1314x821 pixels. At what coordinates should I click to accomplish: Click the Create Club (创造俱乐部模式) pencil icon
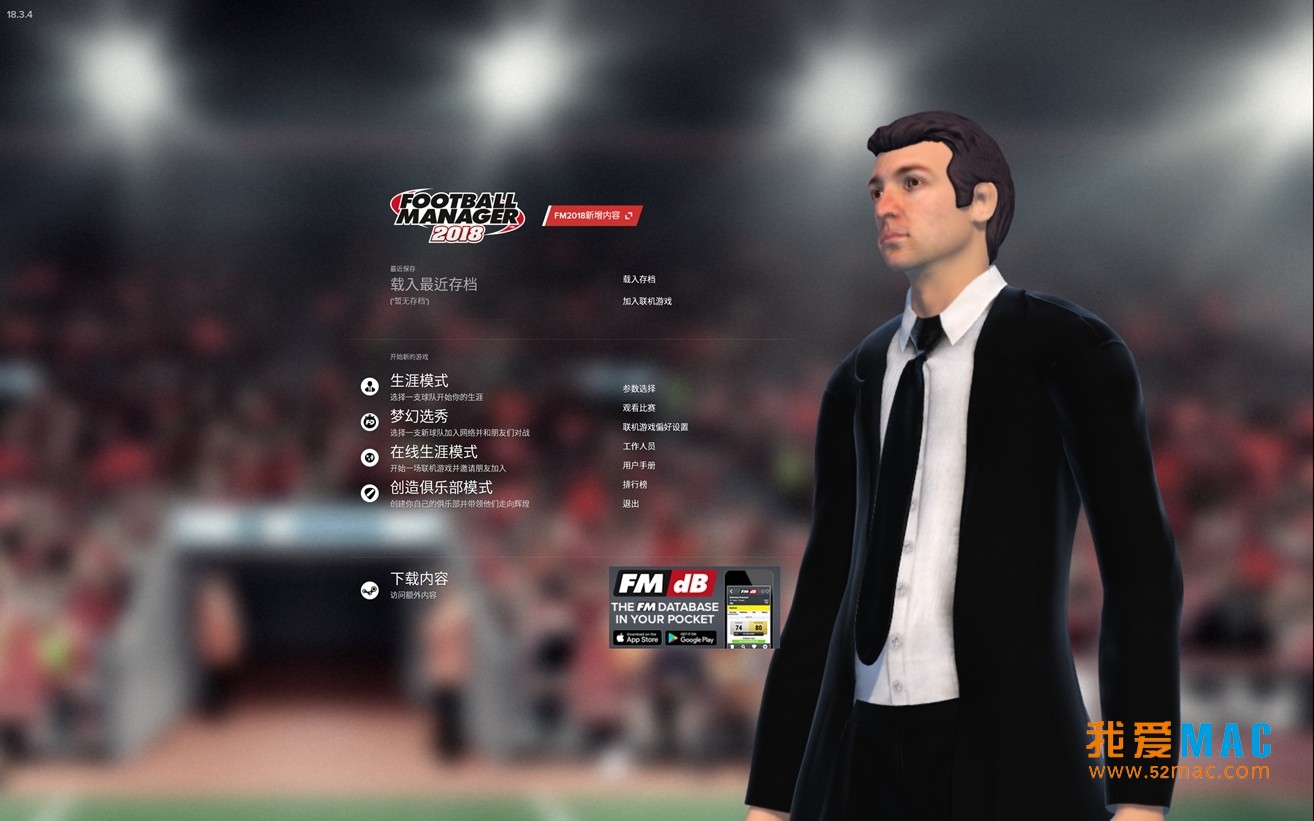pos(368,492)
